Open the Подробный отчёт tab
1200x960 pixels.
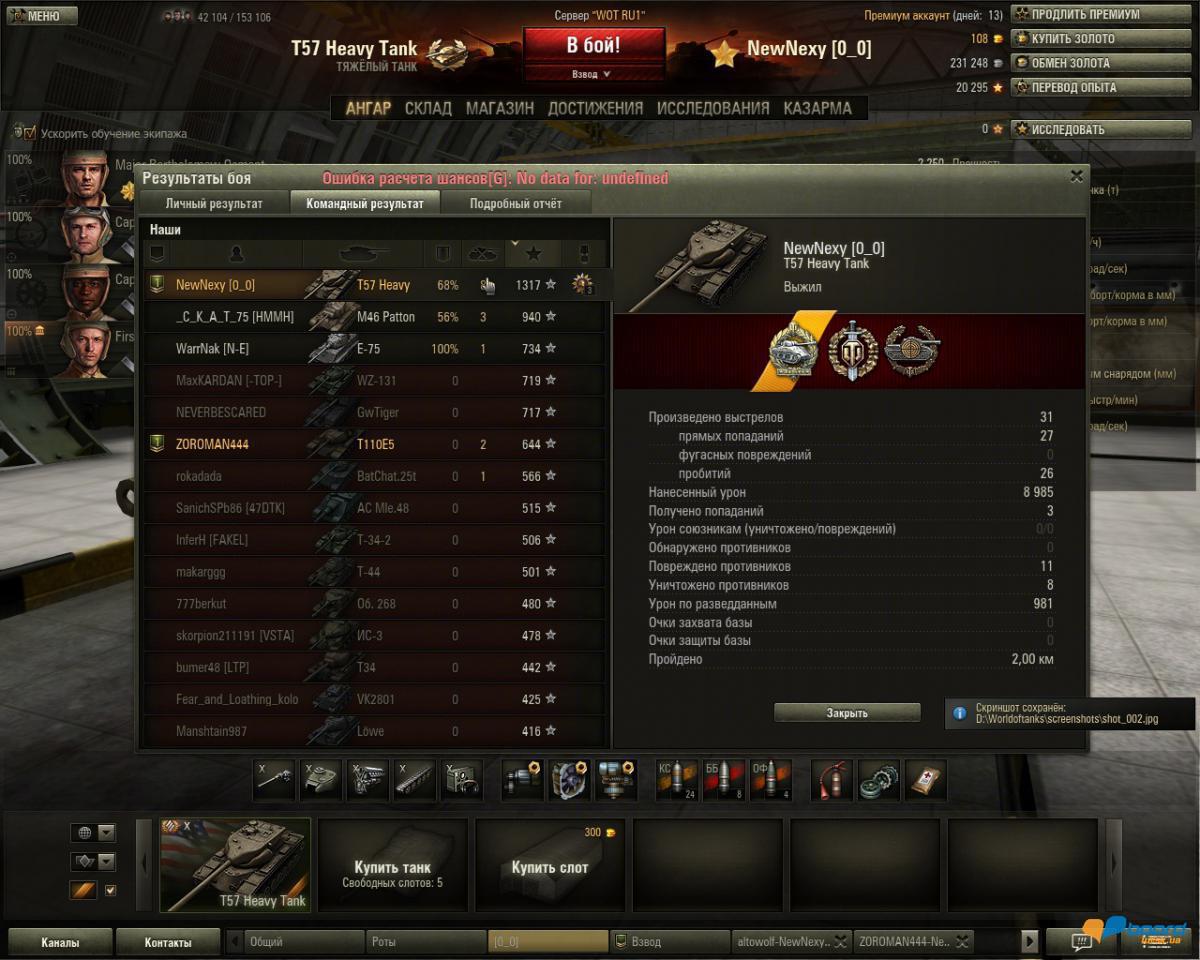515,204
